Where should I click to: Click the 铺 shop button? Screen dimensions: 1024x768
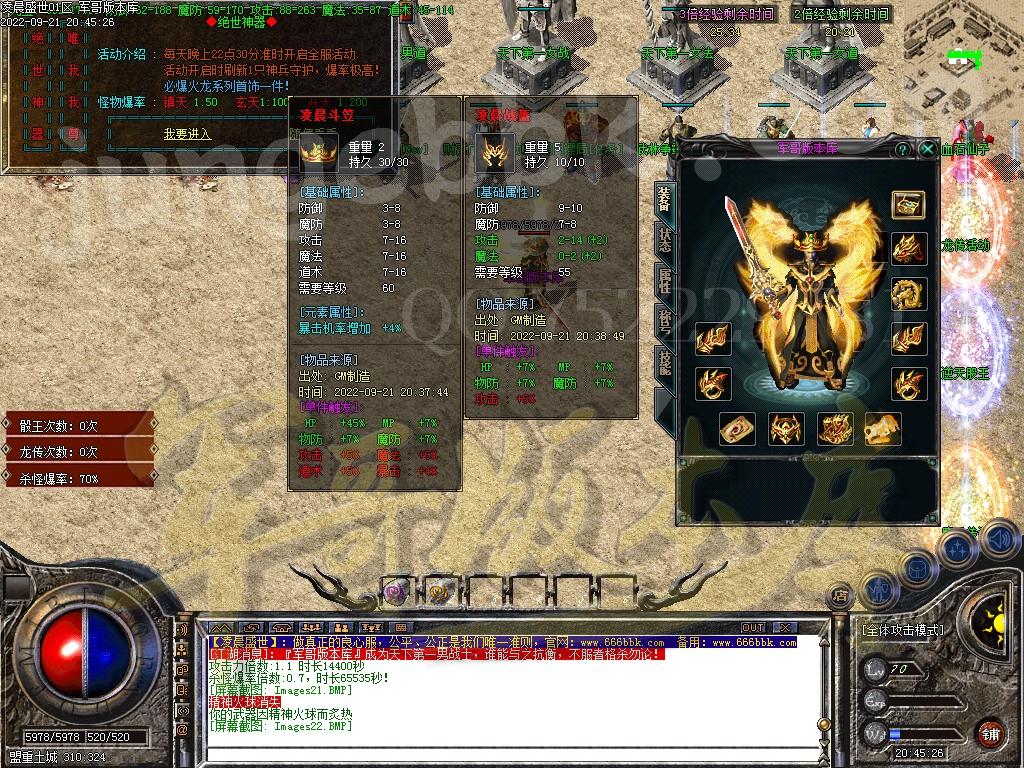tap(990, 733)
